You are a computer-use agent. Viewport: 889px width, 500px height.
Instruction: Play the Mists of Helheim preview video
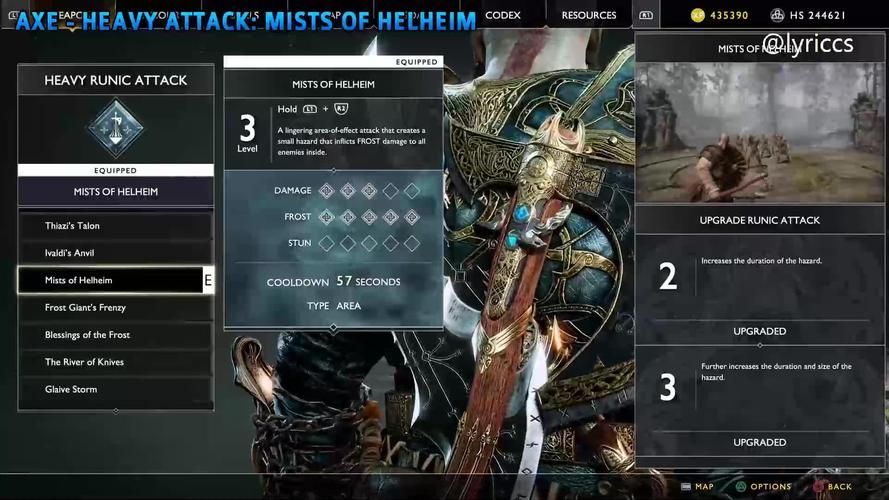point(759,133)
